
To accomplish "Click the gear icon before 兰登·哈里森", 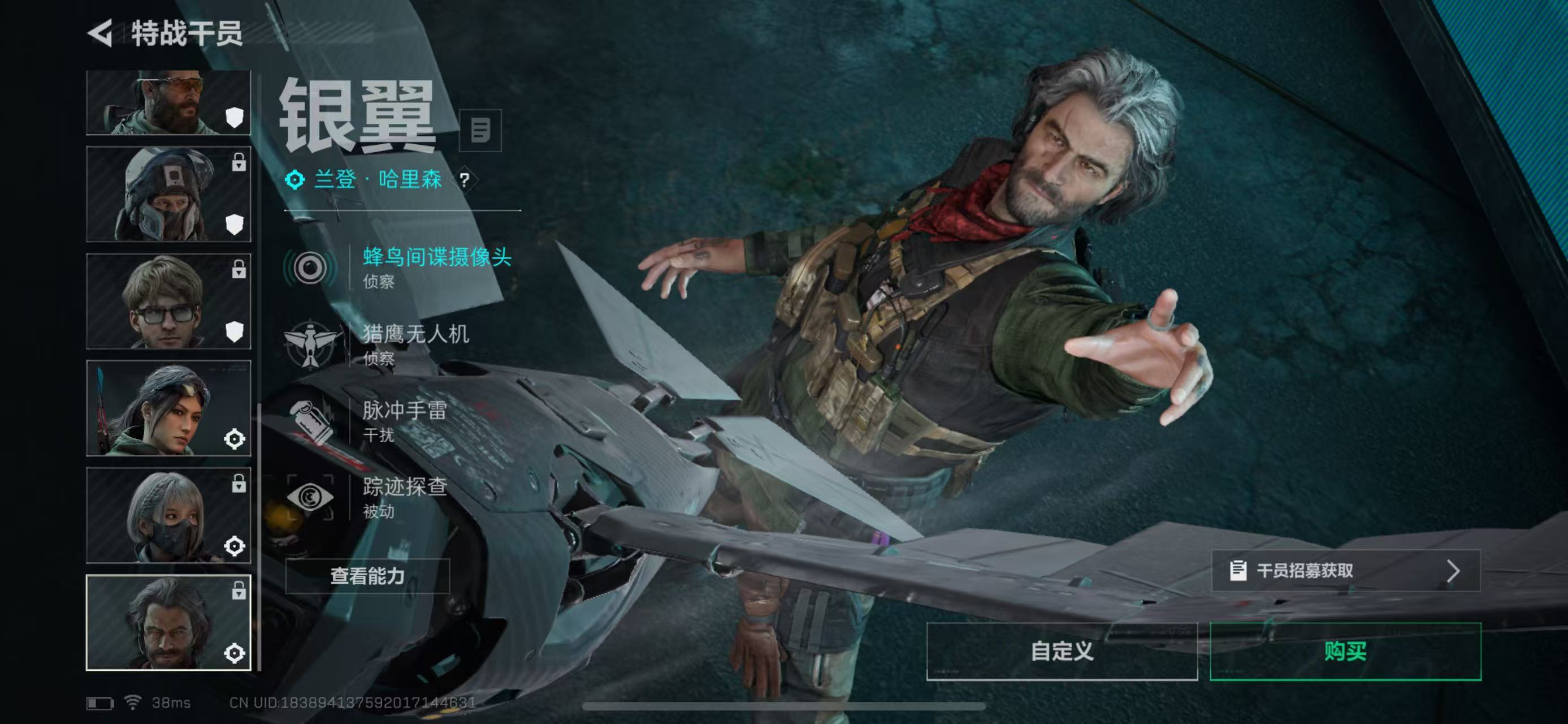I will 294,180.
